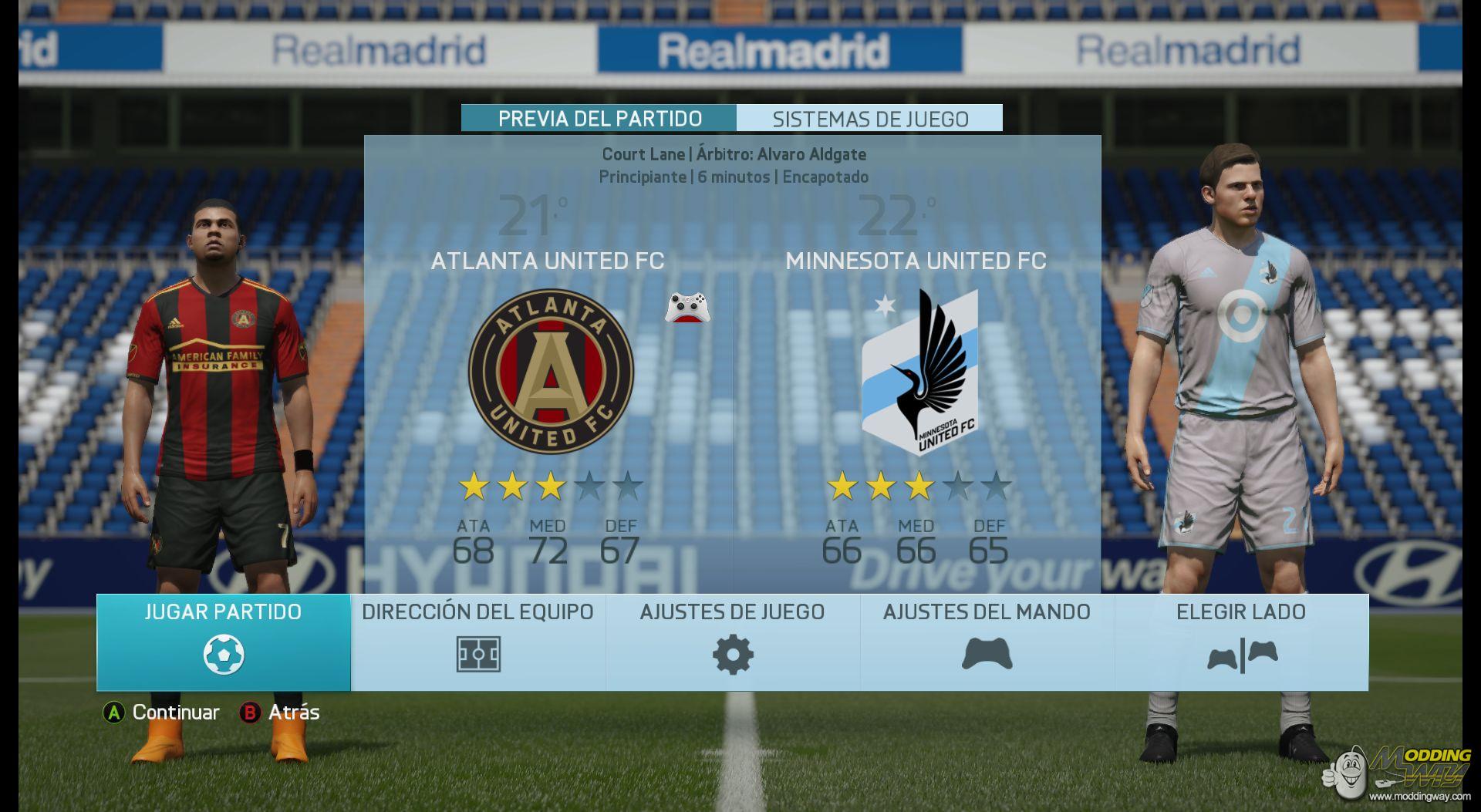Open Ajustes de Juego settings
1481x812 pixels.
[732, 642]
